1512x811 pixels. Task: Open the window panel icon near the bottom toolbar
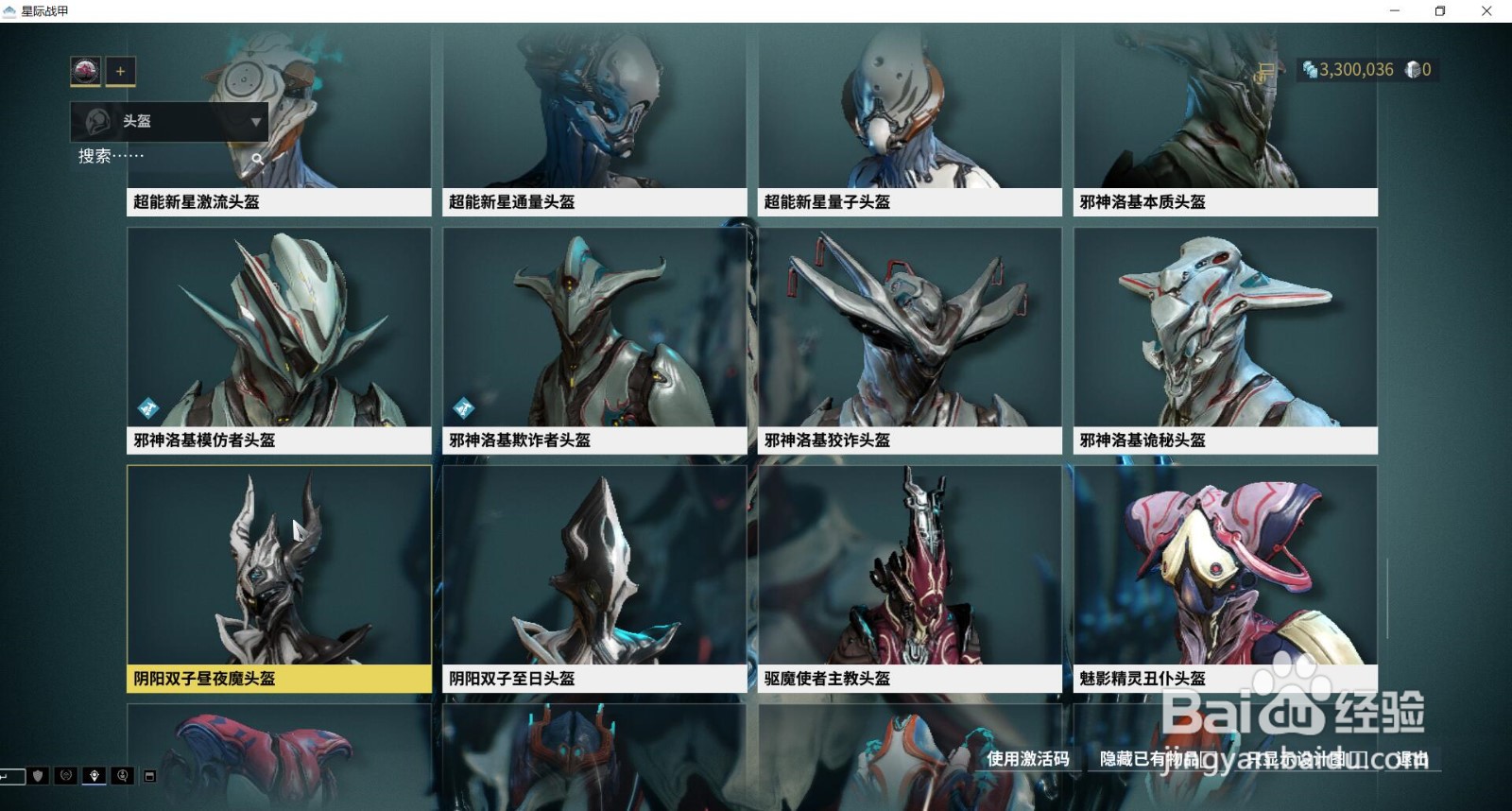click(148, 775)
